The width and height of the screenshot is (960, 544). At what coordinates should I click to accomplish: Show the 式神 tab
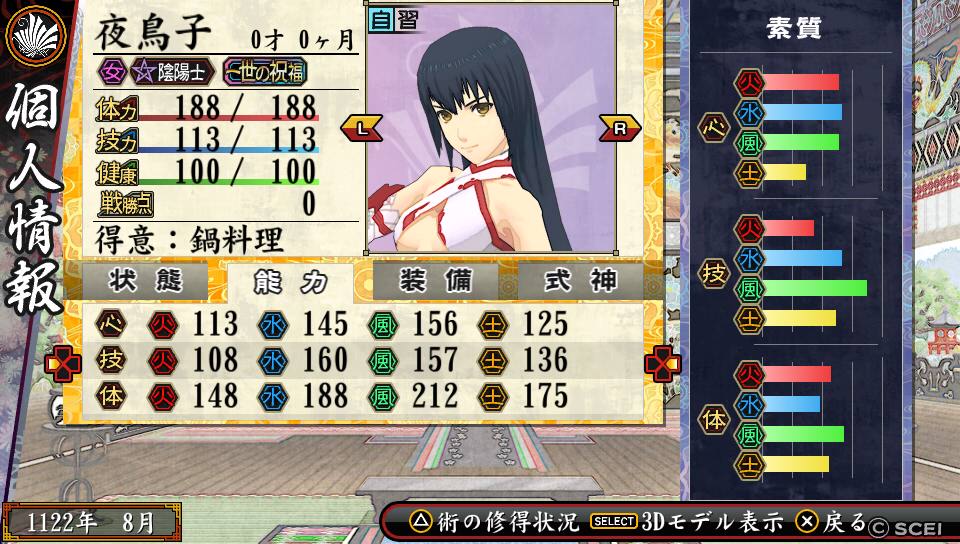[x=580, y=281]
